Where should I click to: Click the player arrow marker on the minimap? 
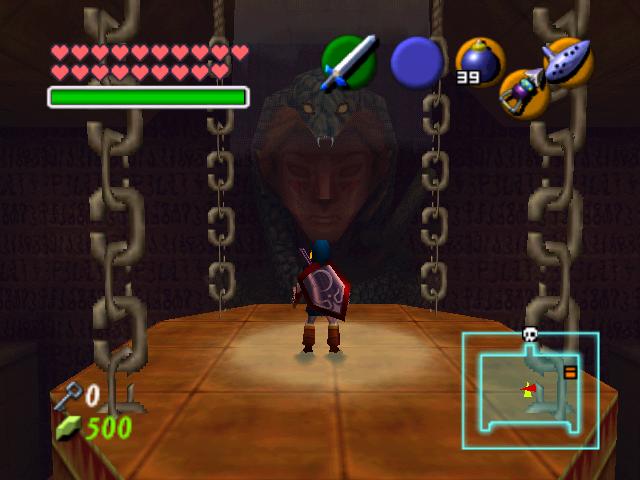pos(527,389)
